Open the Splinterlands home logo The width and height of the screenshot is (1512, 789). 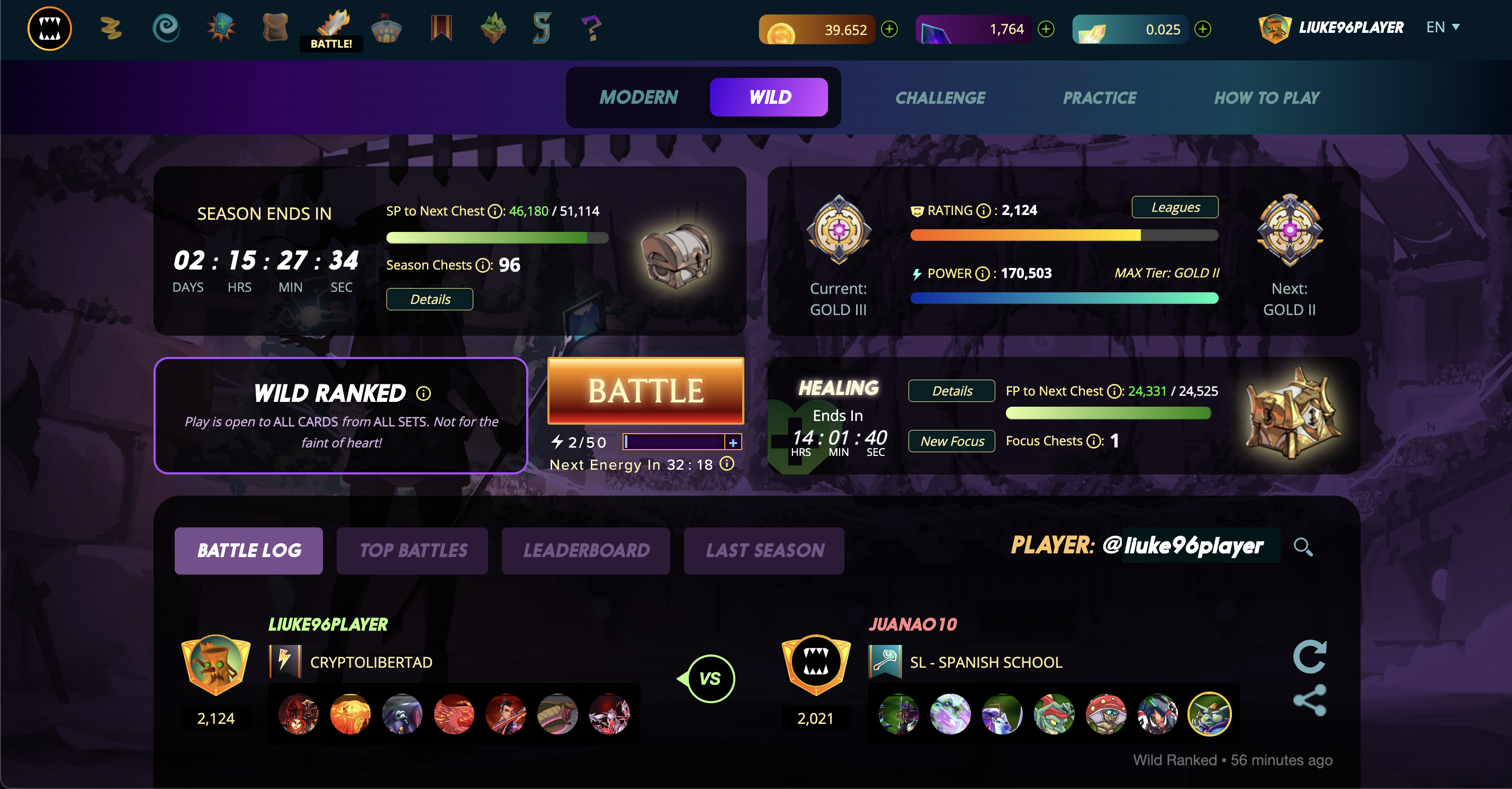point(49,28)
